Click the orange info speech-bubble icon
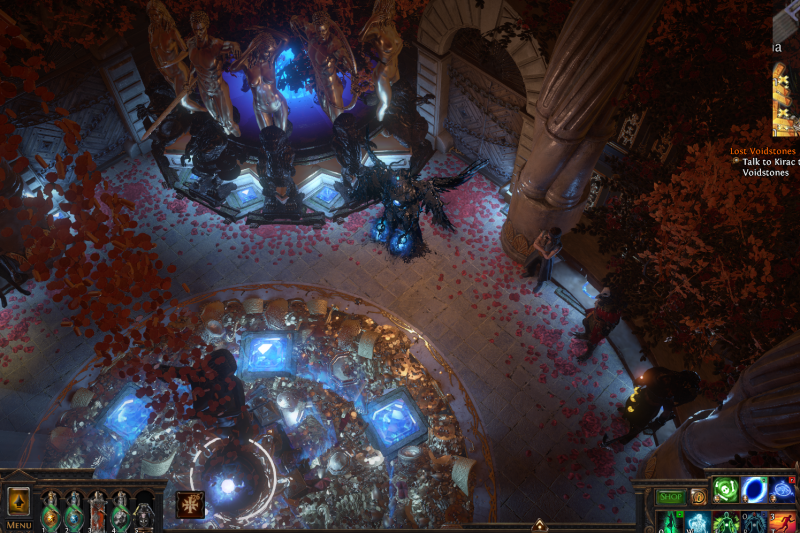800x533 pixels. pos(698,496)
